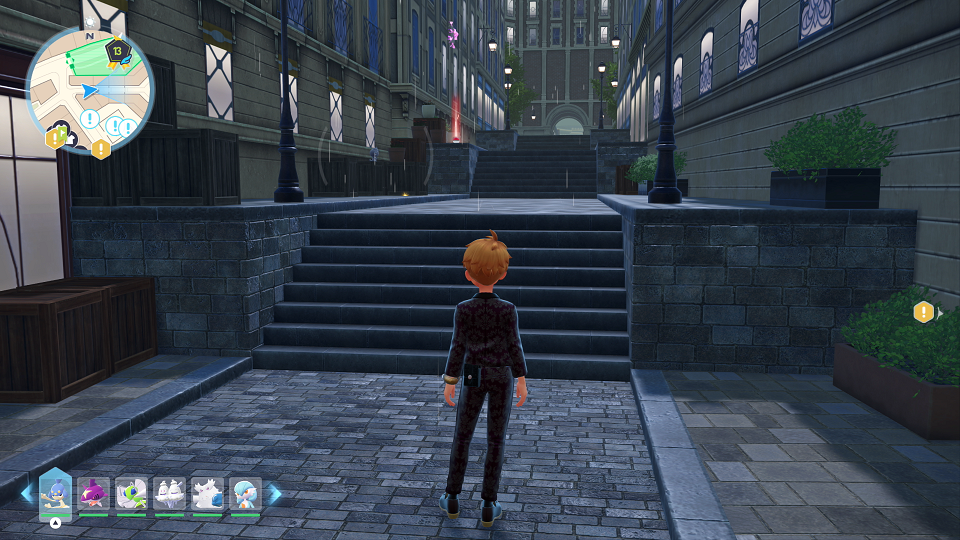Viewport: 960px width, 540px height.
Task: Switch to the white and green flower Pokémon
Action: click(131, 493)
